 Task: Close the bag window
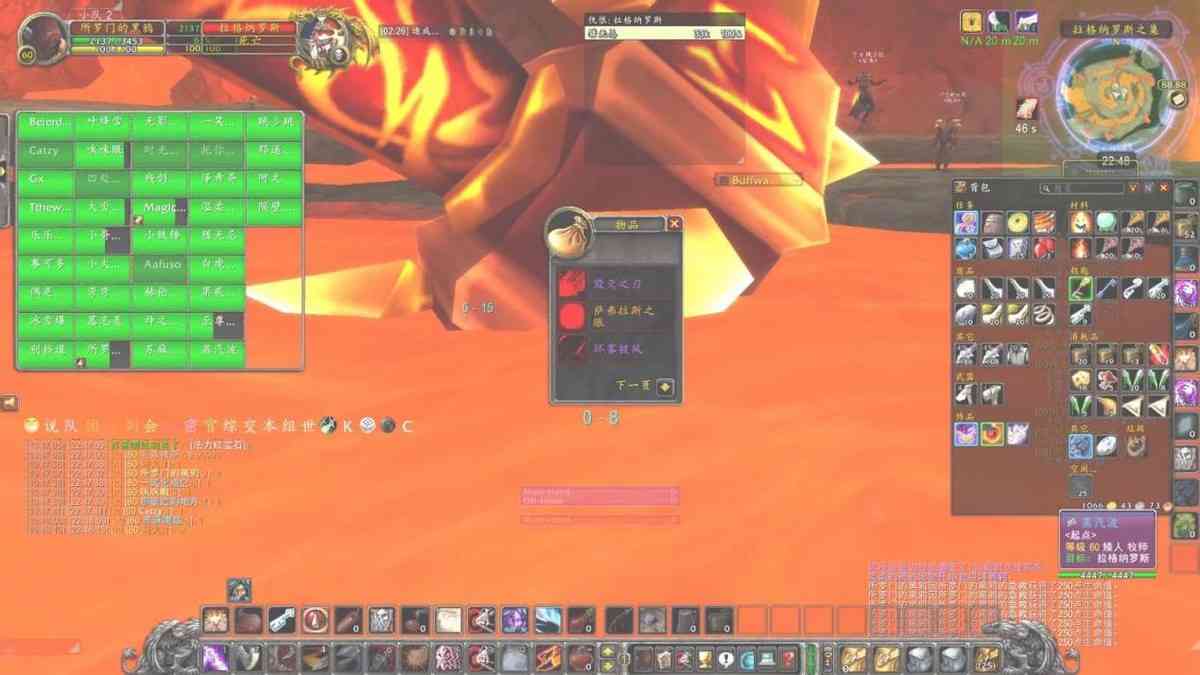pos(1163,187)
